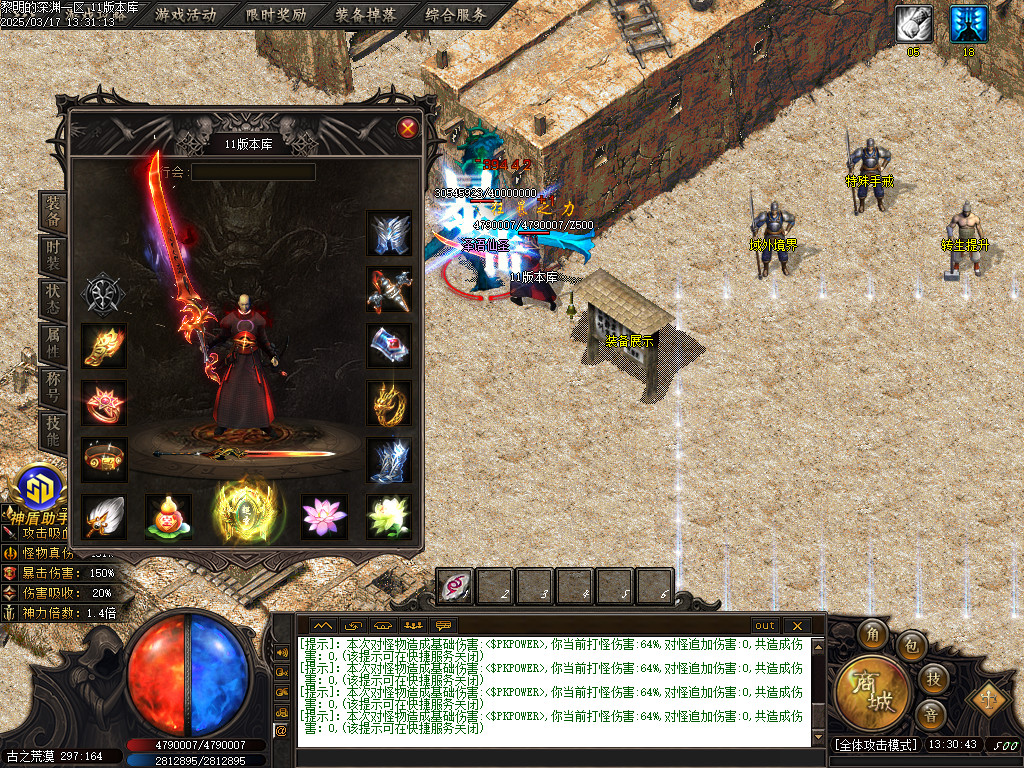Close the character equipment panel
The width and height of the screenshot is (1024, 768).
pyautogui.click(x=407, y=128)
